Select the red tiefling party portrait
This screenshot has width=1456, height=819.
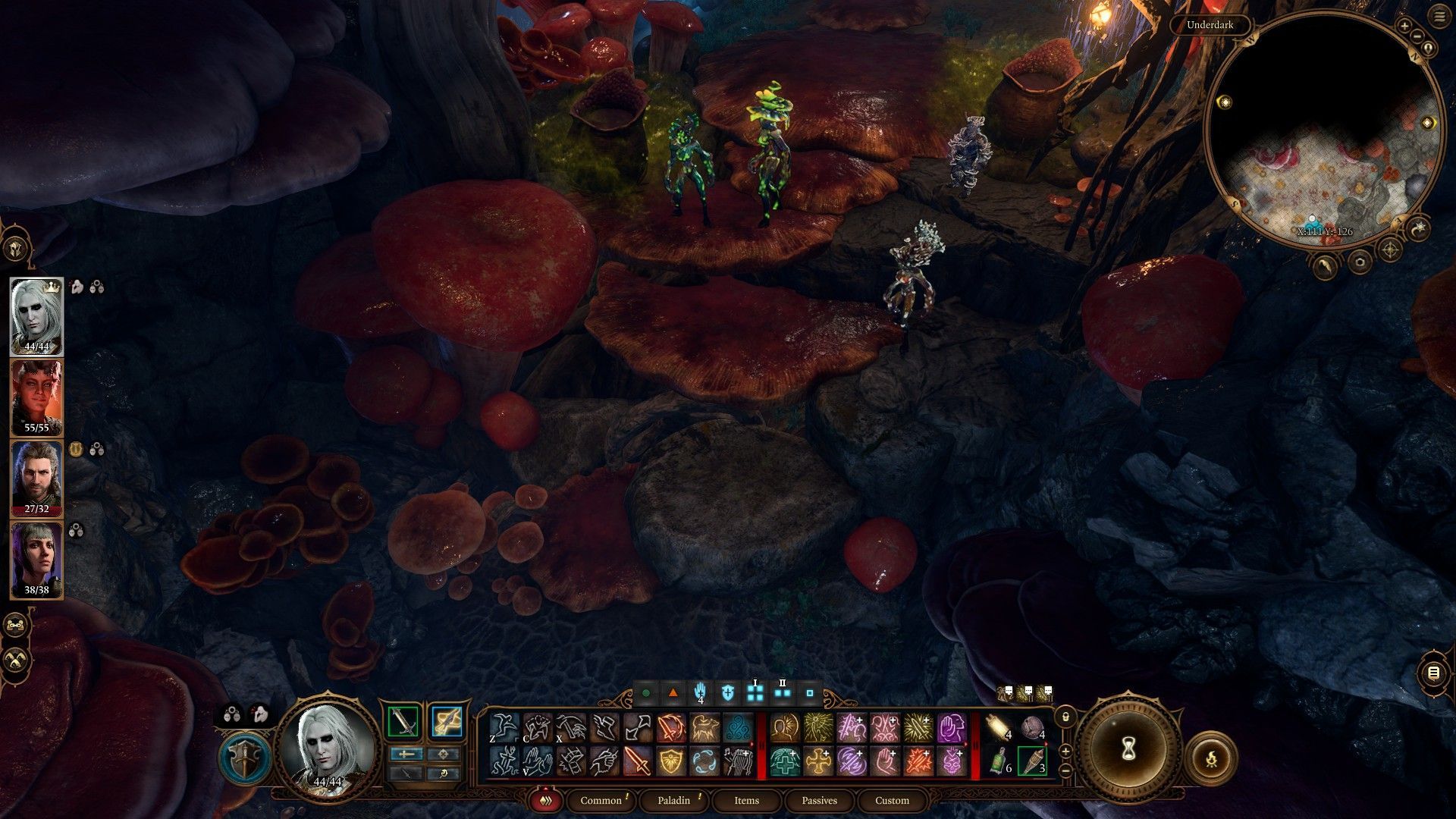pos(36,397)
